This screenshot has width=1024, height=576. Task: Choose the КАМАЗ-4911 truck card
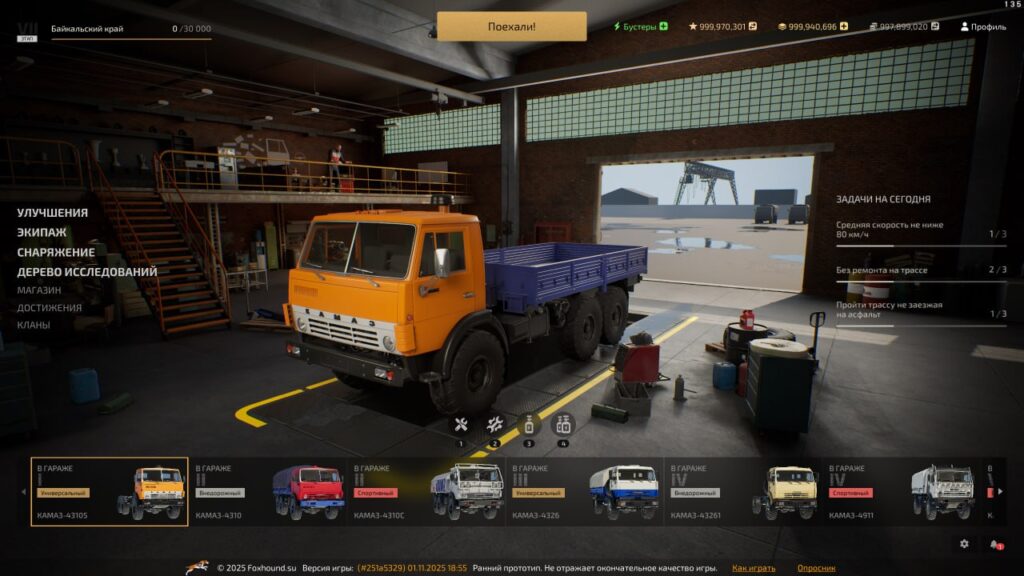(x=901, y=492)
